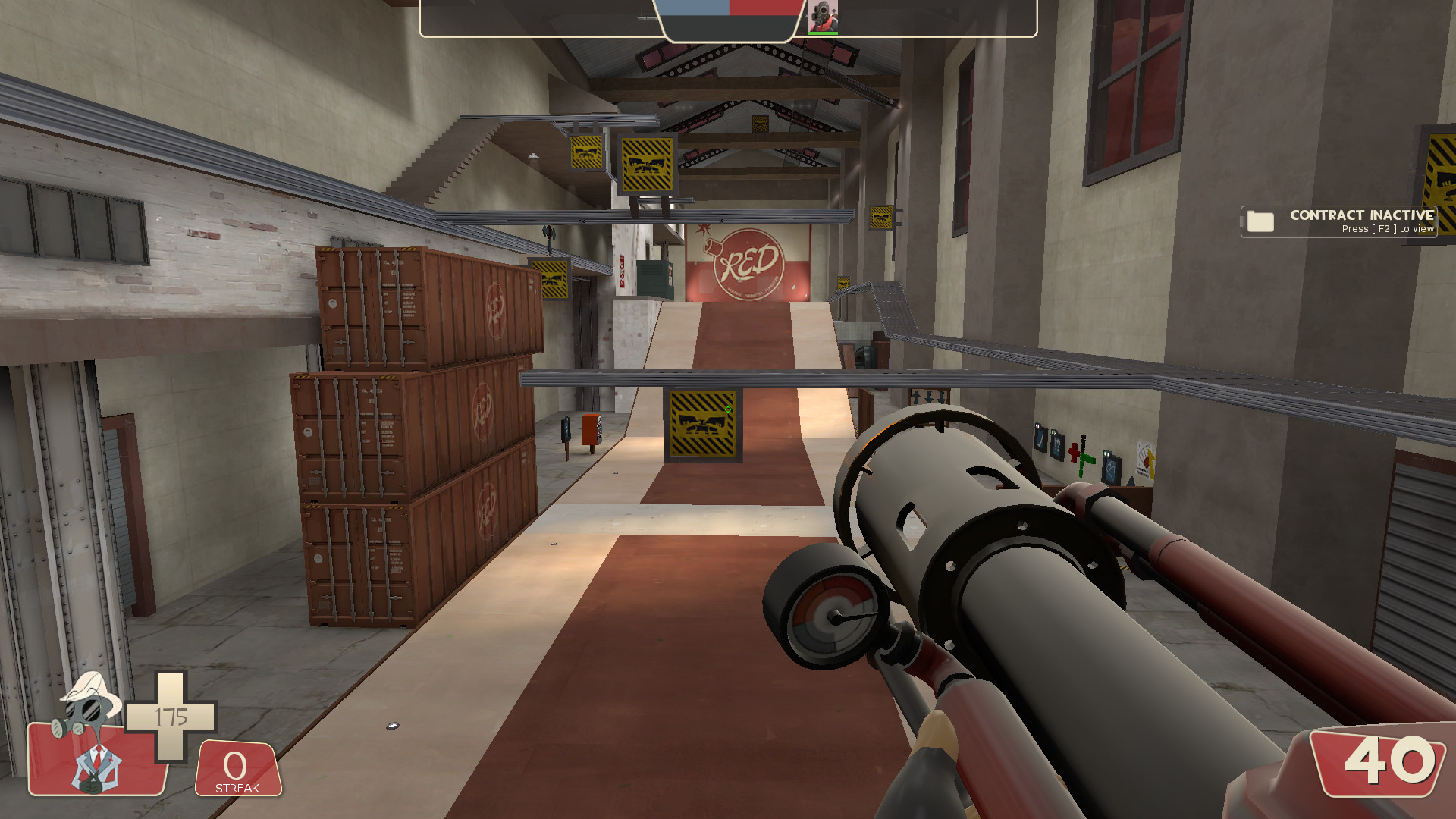Toggle the small lamp above the framed wall gauge

1107,453
